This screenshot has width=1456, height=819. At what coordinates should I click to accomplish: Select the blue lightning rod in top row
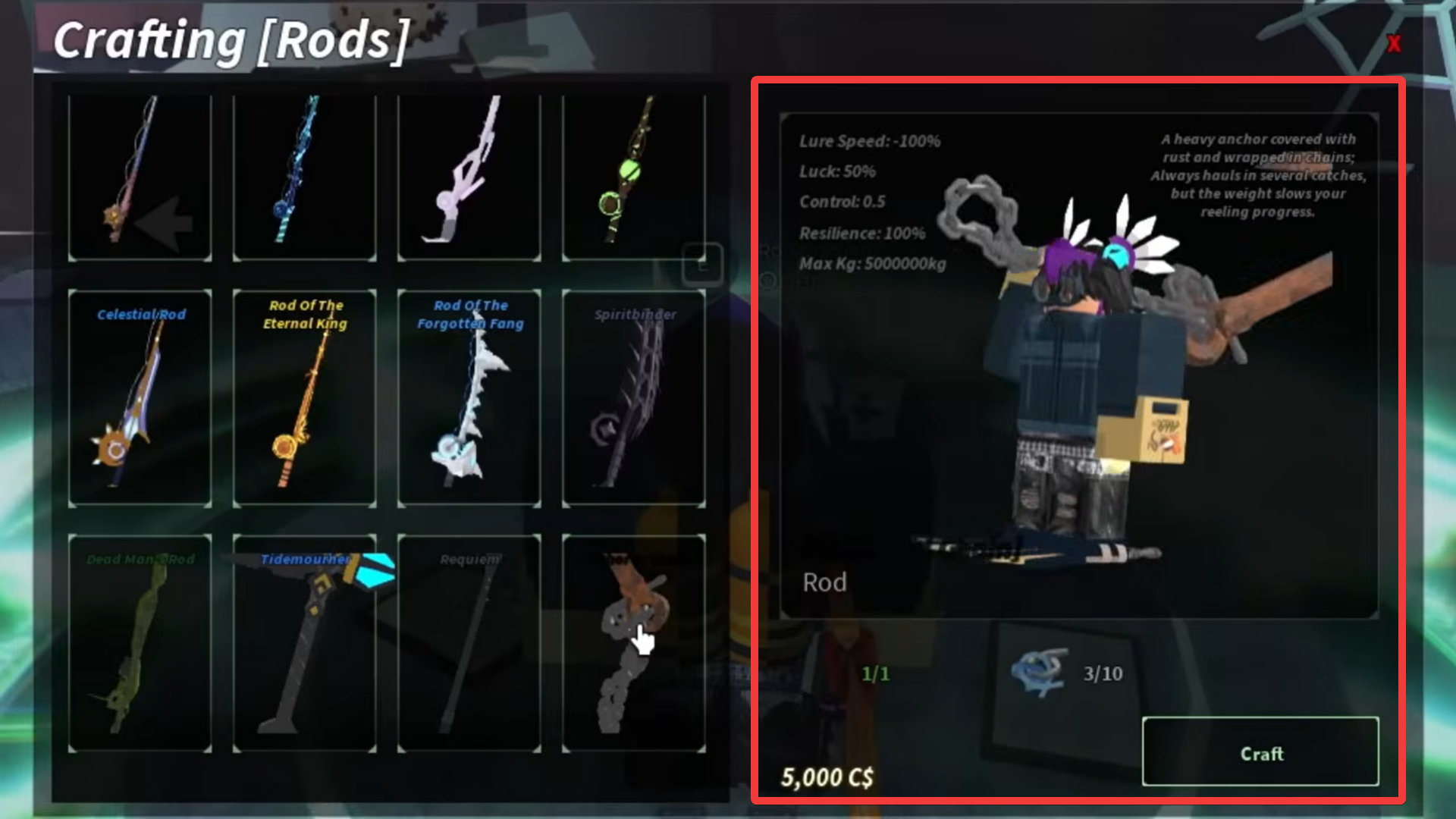point(304,178)
